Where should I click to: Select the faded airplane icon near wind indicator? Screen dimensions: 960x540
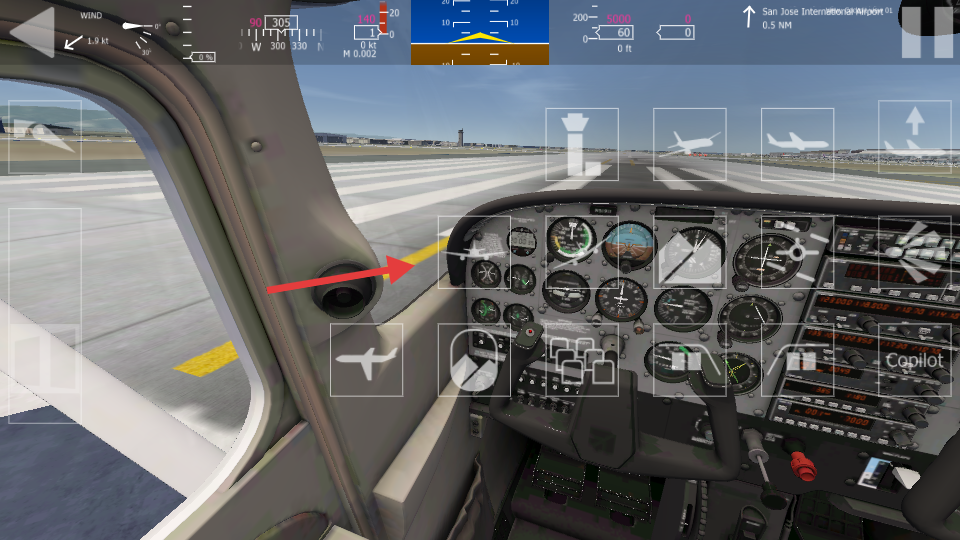pyautogui.click(x=45, y=137)
